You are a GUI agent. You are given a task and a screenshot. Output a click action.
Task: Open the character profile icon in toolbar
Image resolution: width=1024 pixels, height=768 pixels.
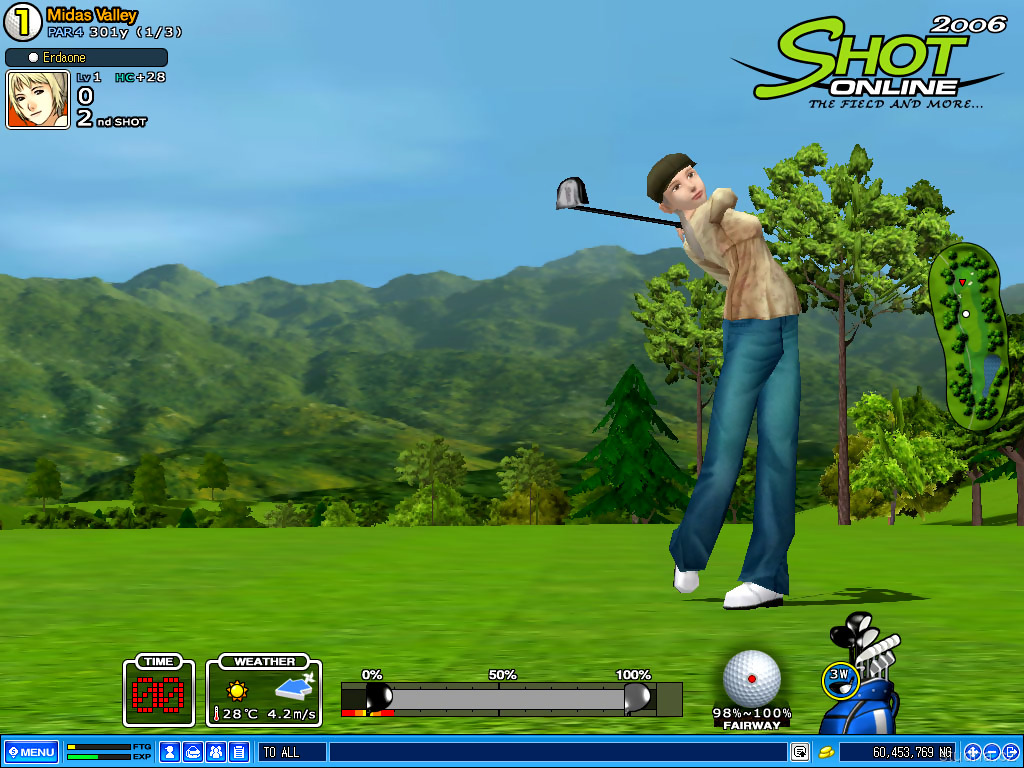tap(170, 752)
